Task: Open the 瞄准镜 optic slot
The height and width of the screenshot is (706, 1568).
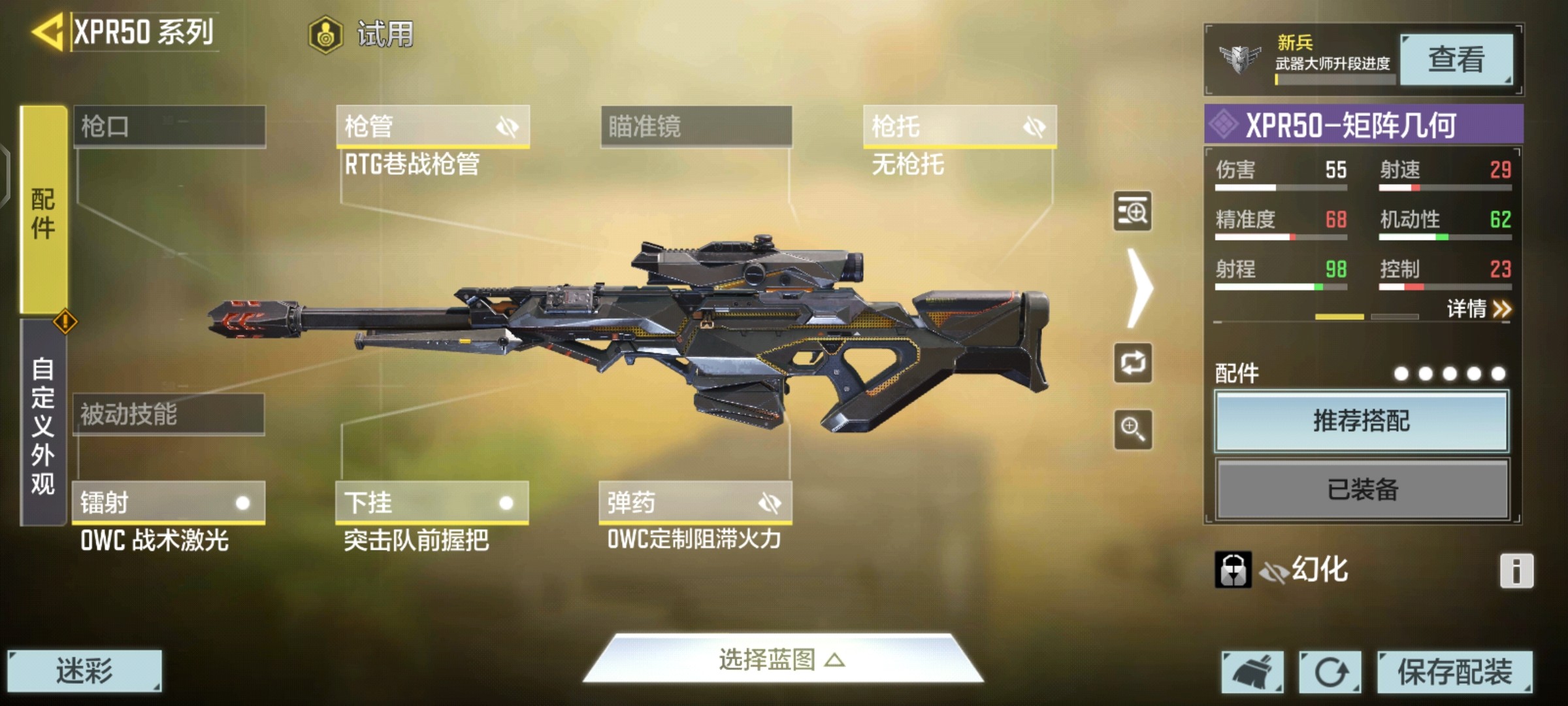Action: (x=696, y=126)
